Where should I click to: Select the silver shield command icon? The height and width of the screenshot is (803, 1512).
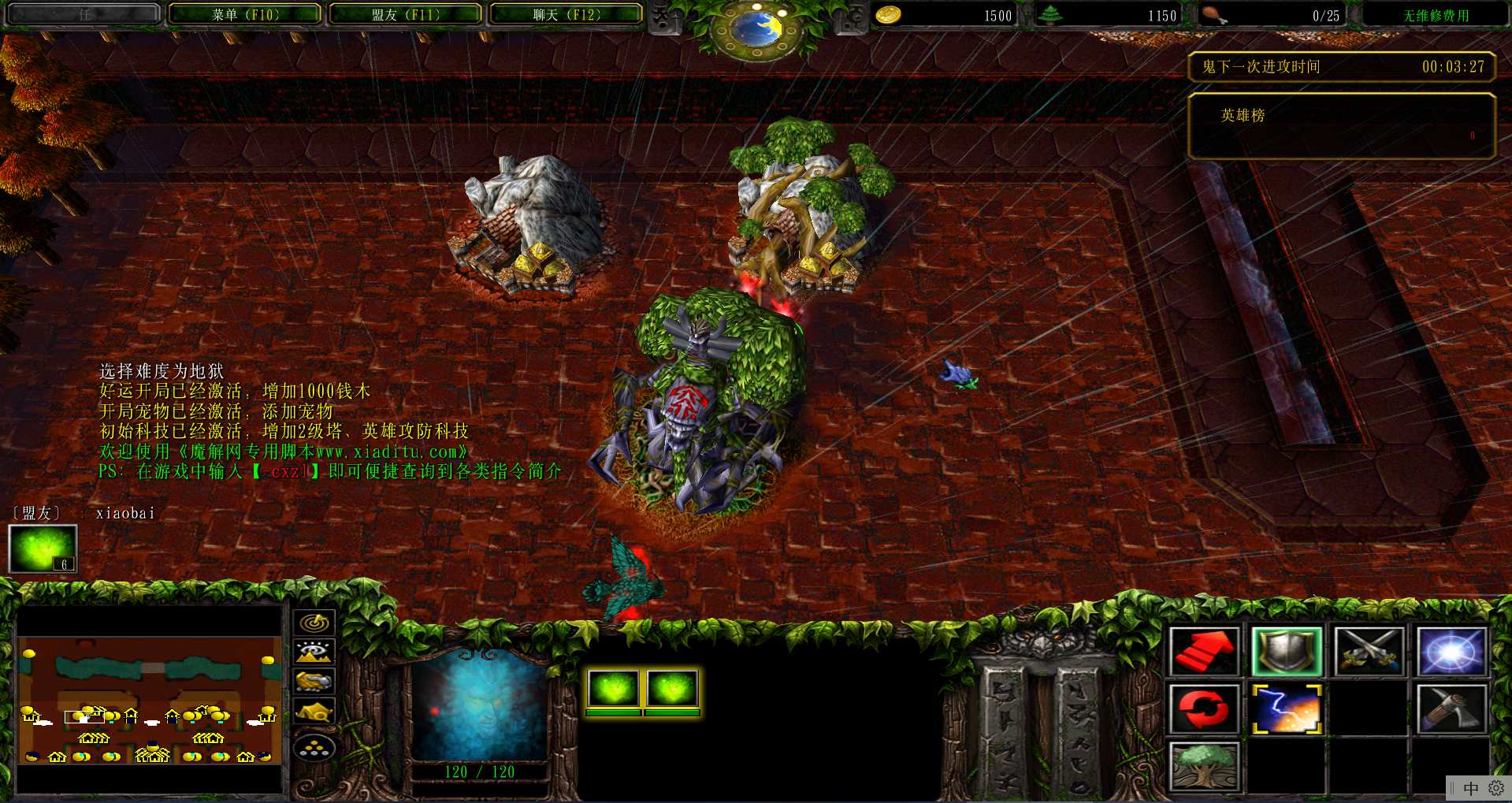click(1287, 652)
